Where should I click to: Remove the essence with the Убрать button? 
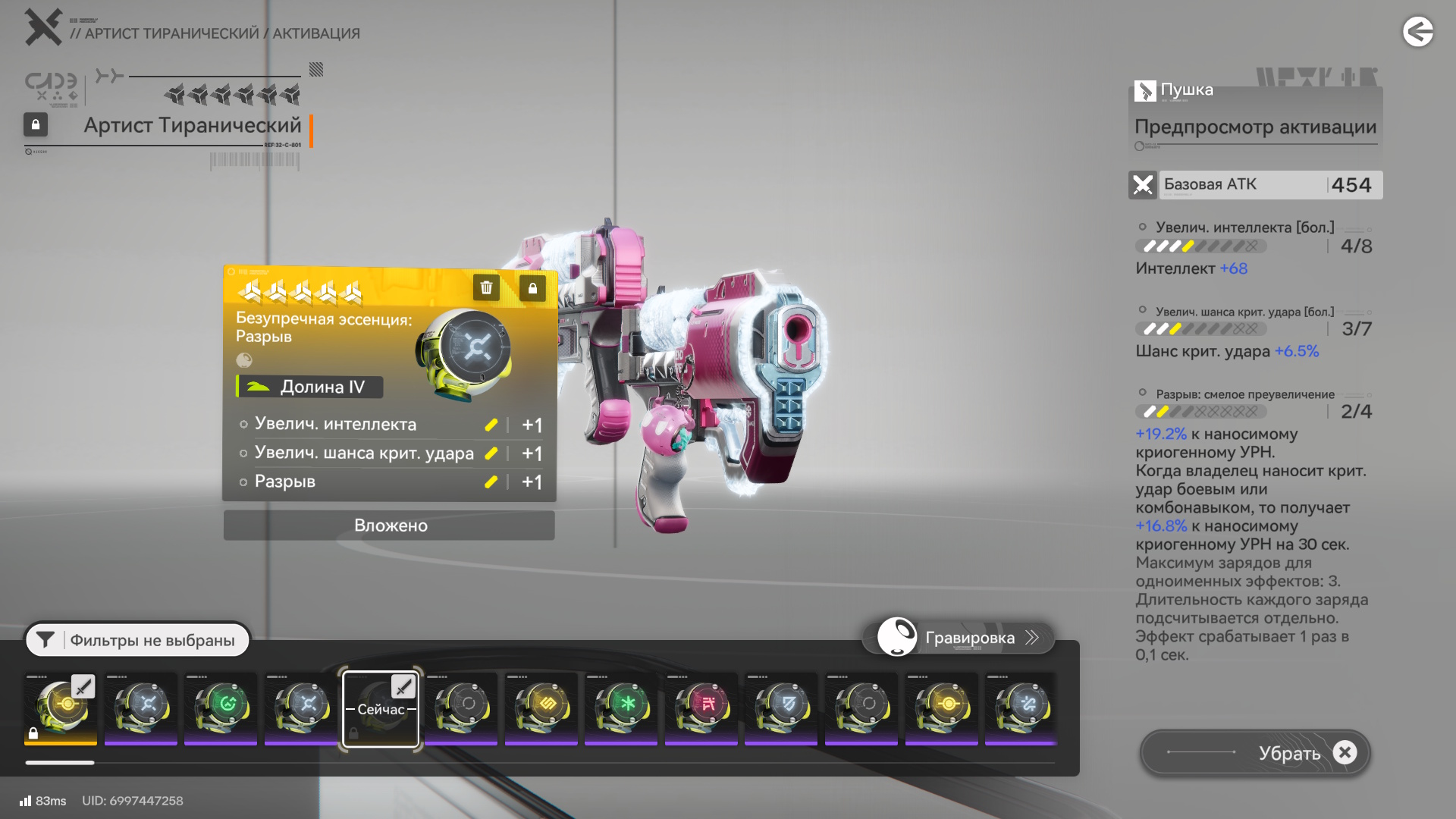click(x=1255, y=752)
